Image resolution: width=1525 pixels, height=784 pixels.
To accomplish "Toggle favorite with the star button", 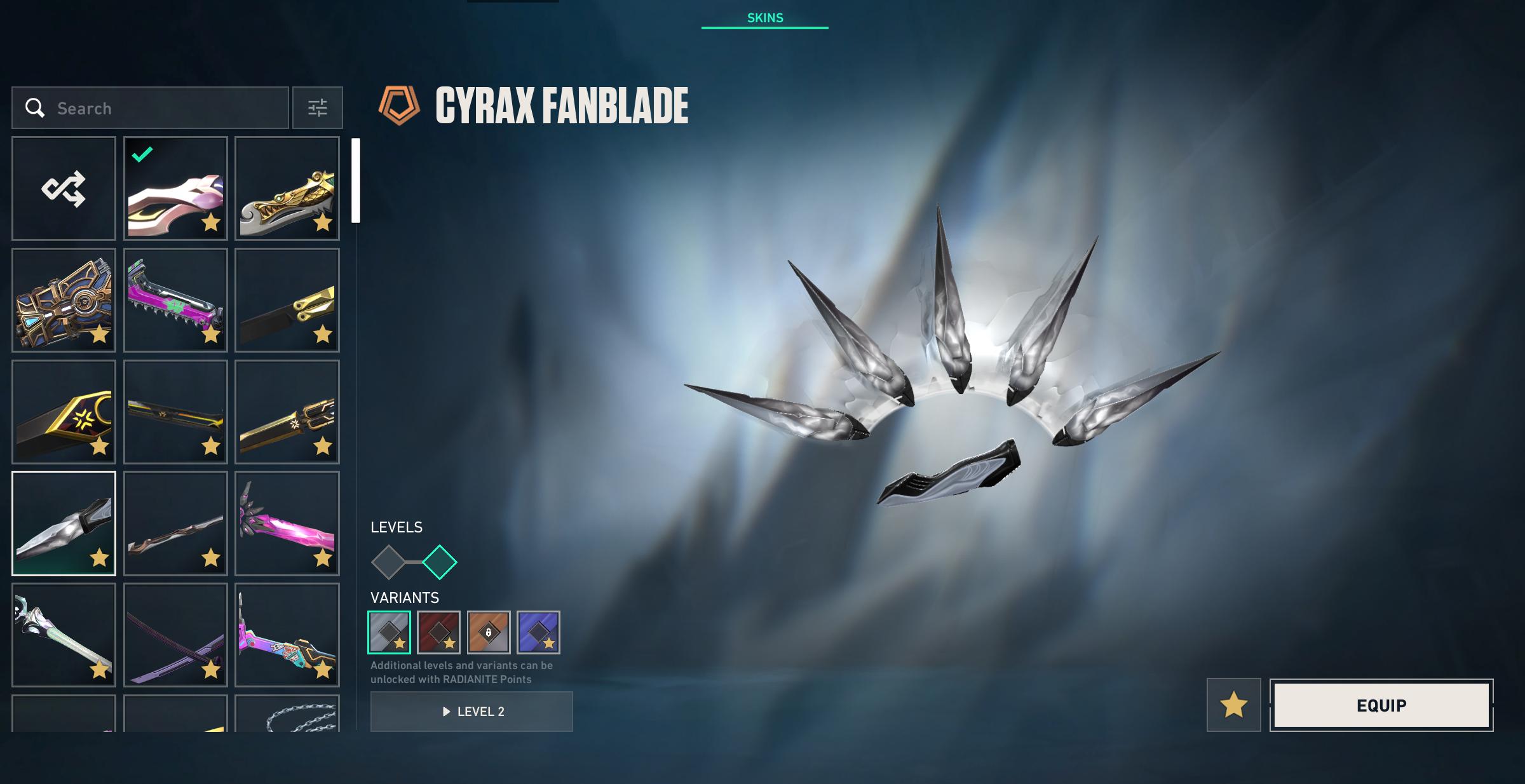I will coord(1233,705).
